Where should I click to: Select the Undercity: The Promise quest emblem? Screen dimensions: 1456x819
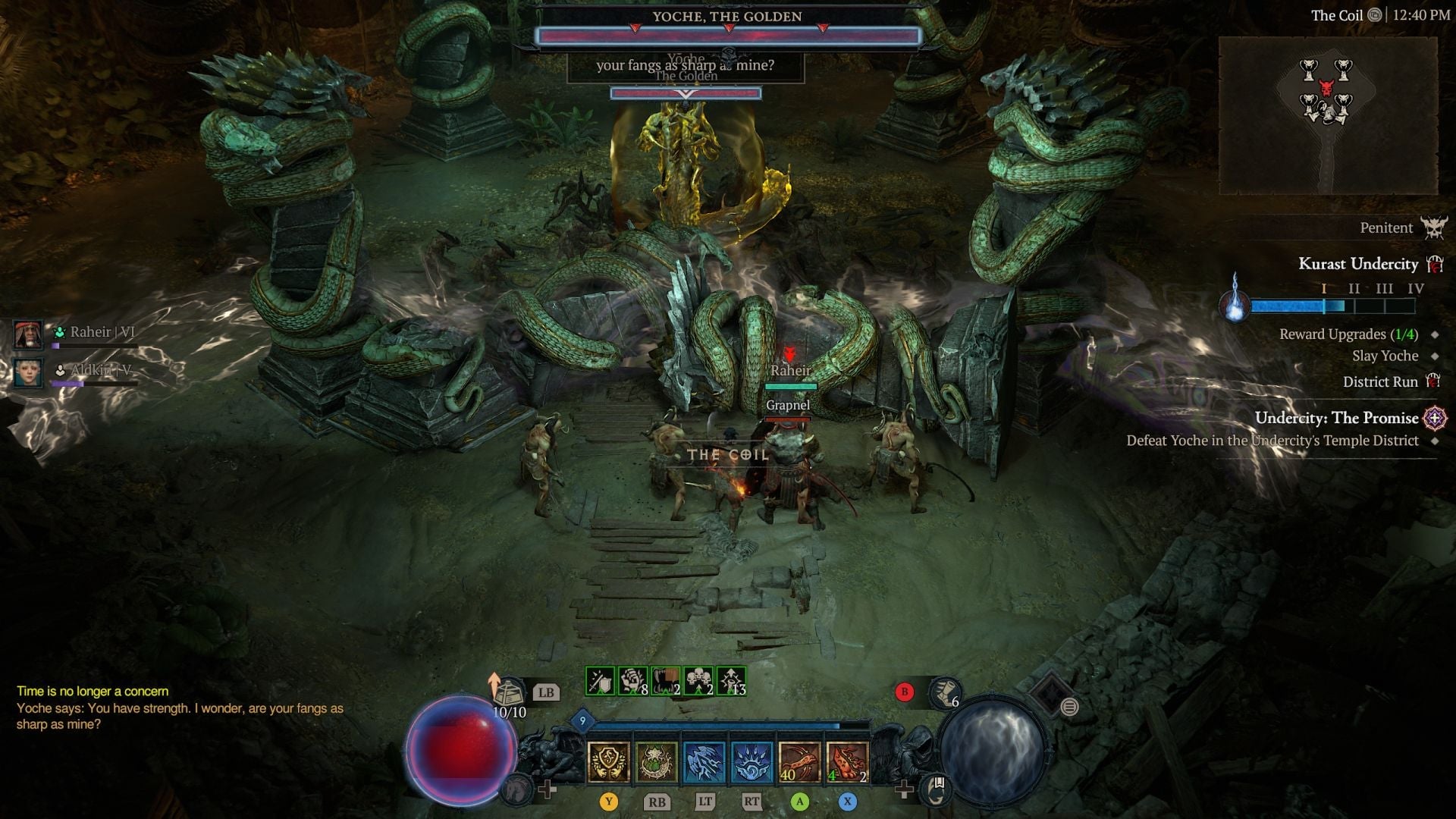[1433, 418]
